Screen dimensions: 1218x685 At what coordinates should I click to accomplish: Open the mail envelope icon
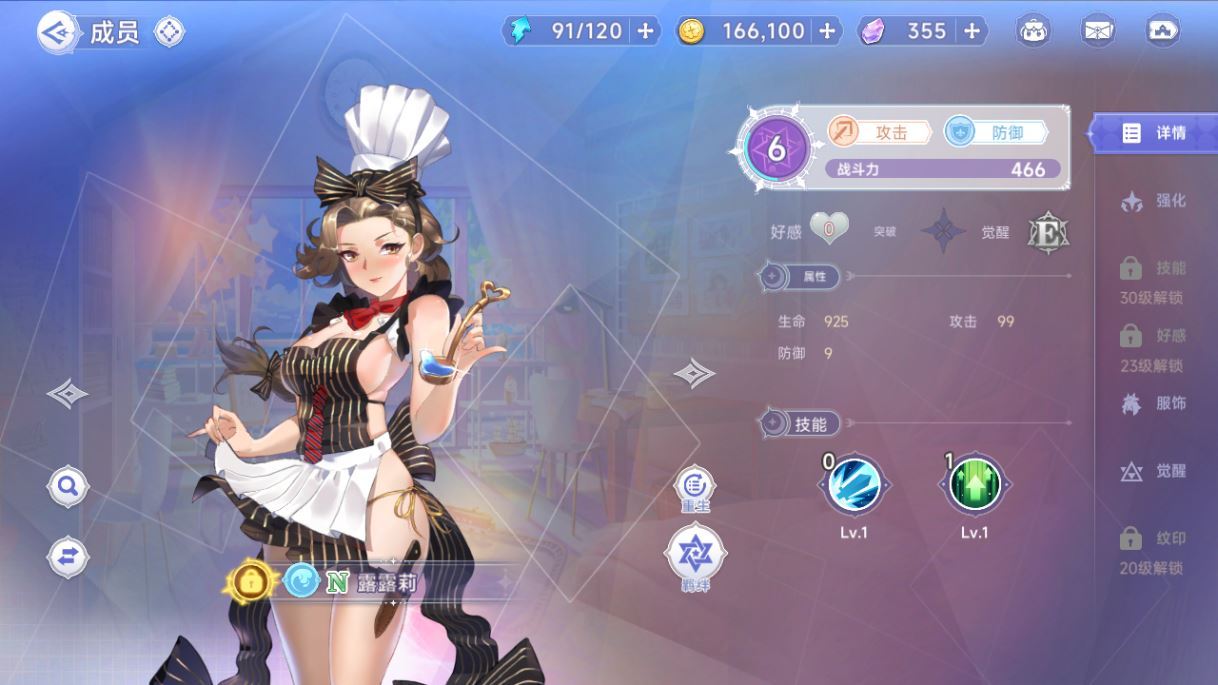click(x=1098, y=31)
